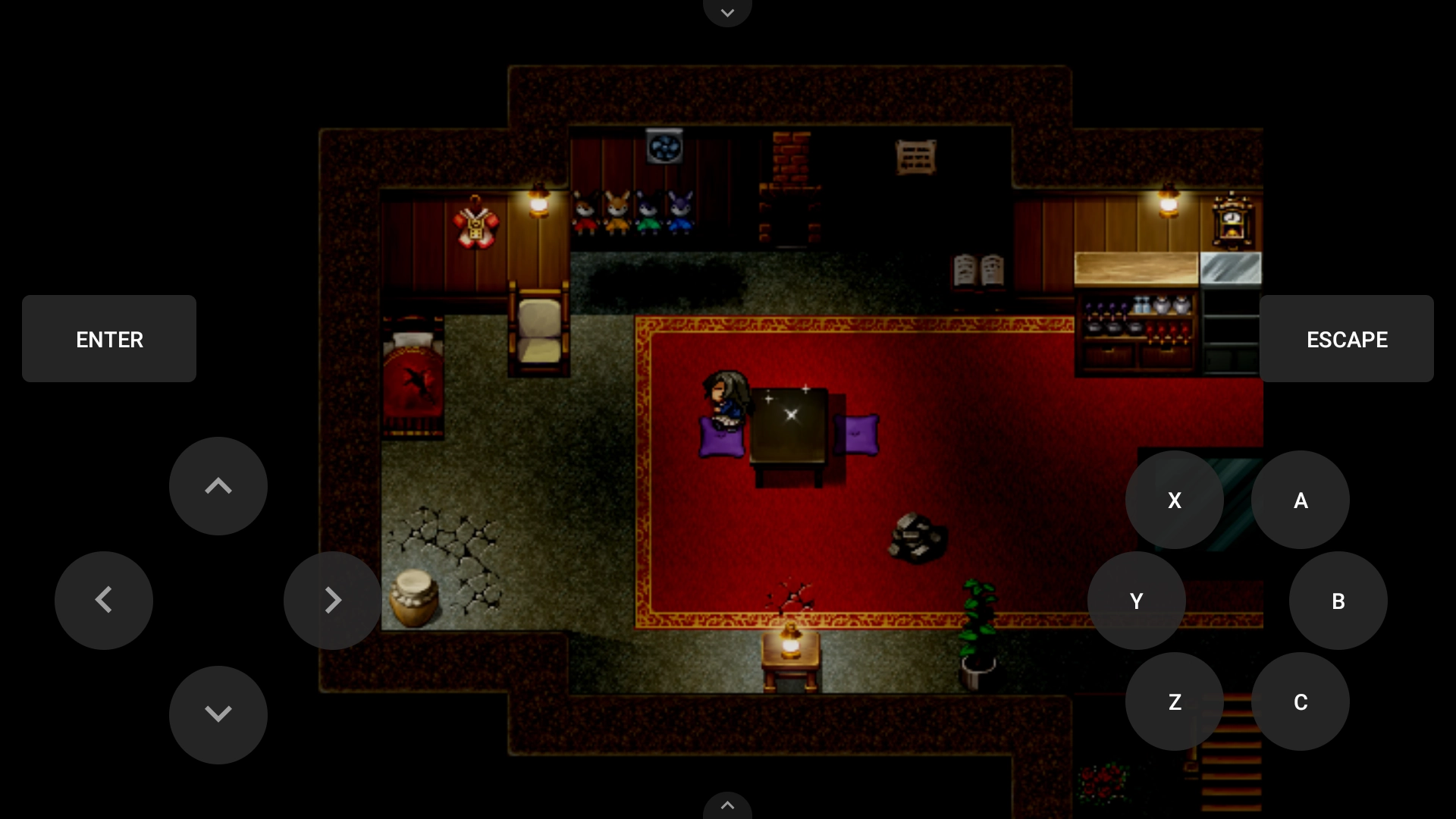The image size is (1456, 819).
Task: Collapse the top overlay chevron
Action: pyautogui.click(x=727, y=12)
